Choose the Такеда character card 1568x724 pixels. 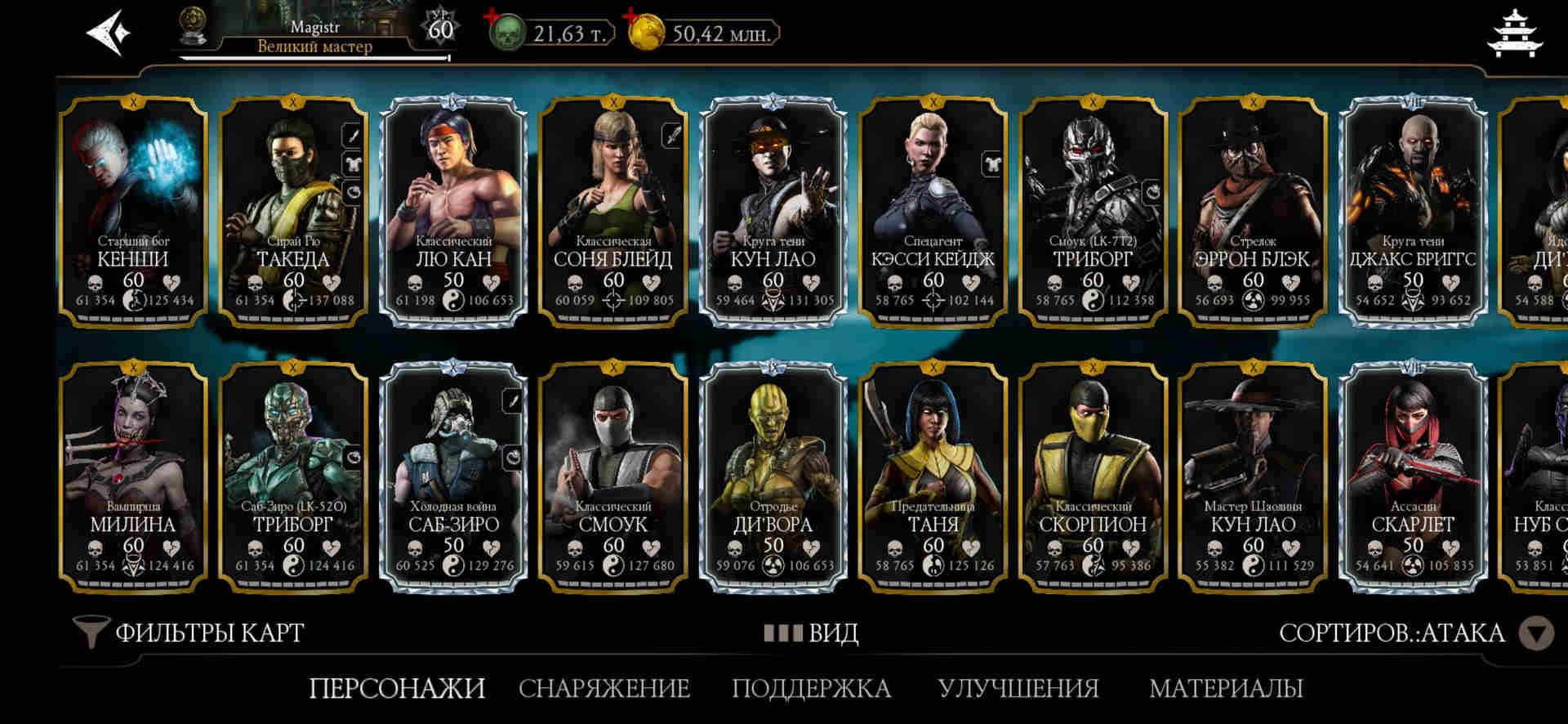(293, 211)
